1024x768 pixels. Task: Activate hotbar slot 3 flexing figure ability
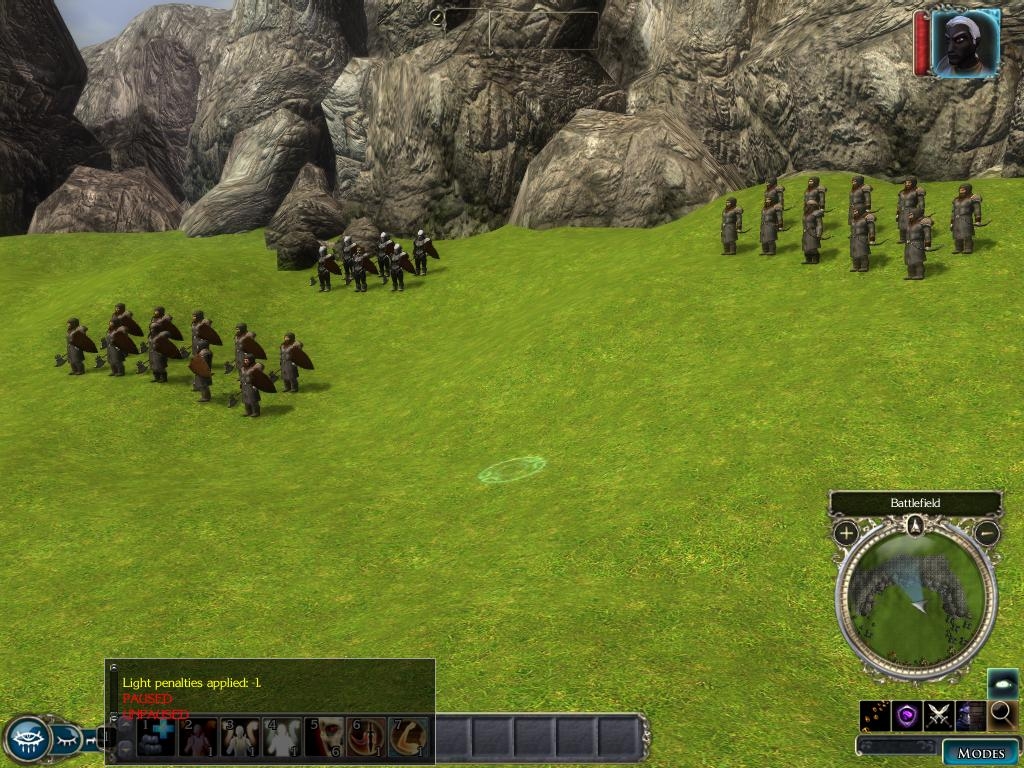(x=240, y=737)
